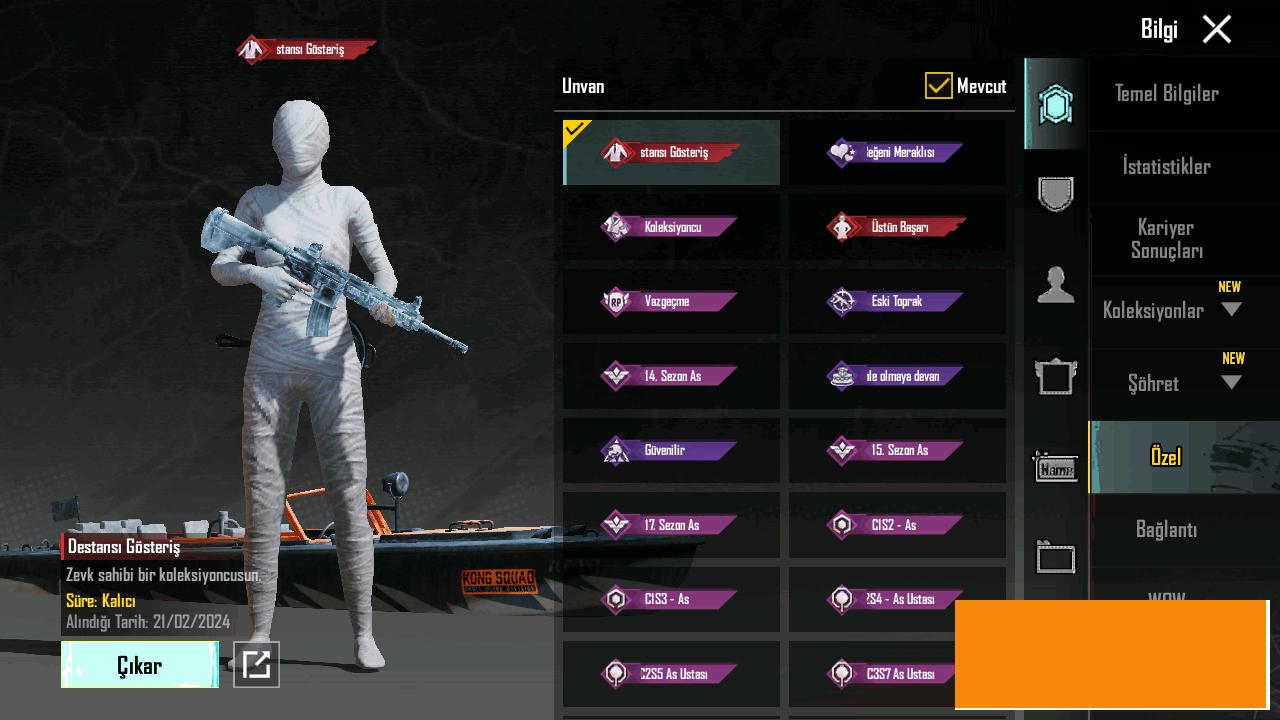The height and width of the screenshot is (720, 1280).
Task: Expand the Koleksiyonlar dropdown
Action: (1231, 310)
